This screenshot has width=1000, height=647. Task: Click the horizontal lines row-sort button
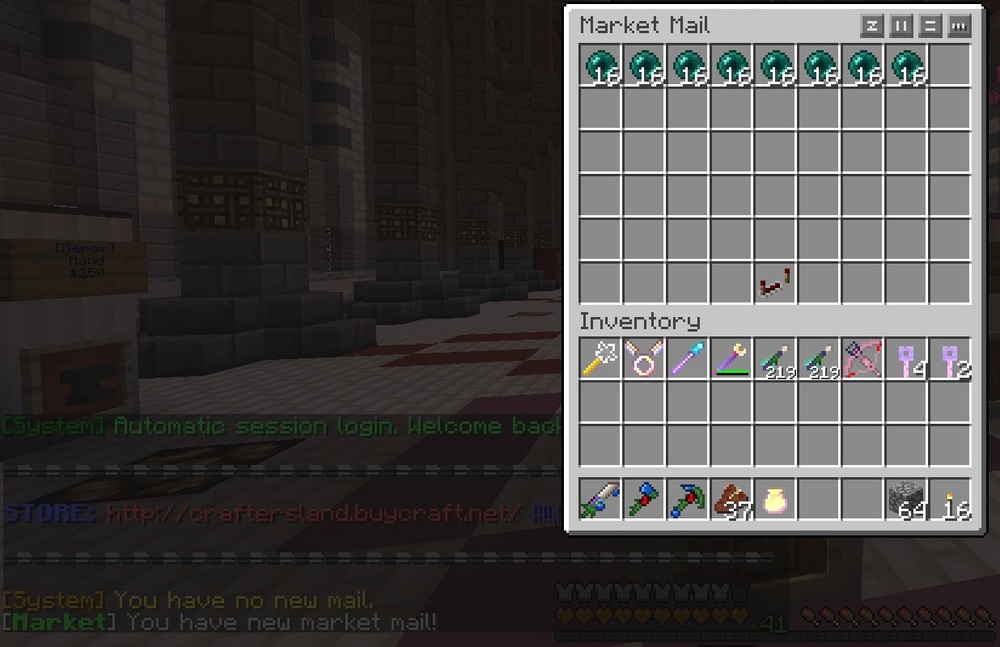pos(930,25)
